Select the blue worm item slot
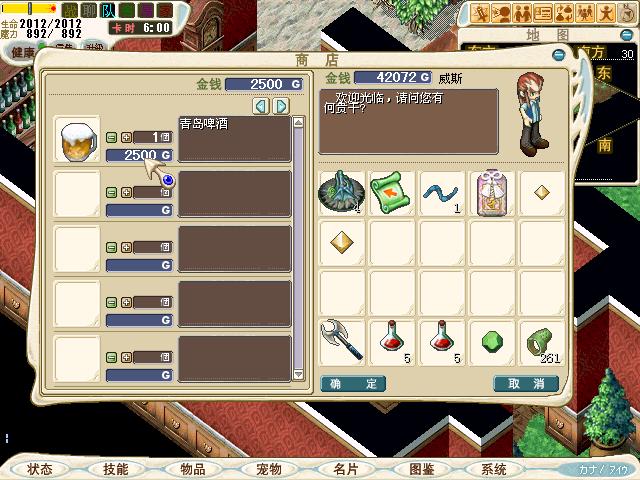Screen dimensions: 640x480 point(442,190)
